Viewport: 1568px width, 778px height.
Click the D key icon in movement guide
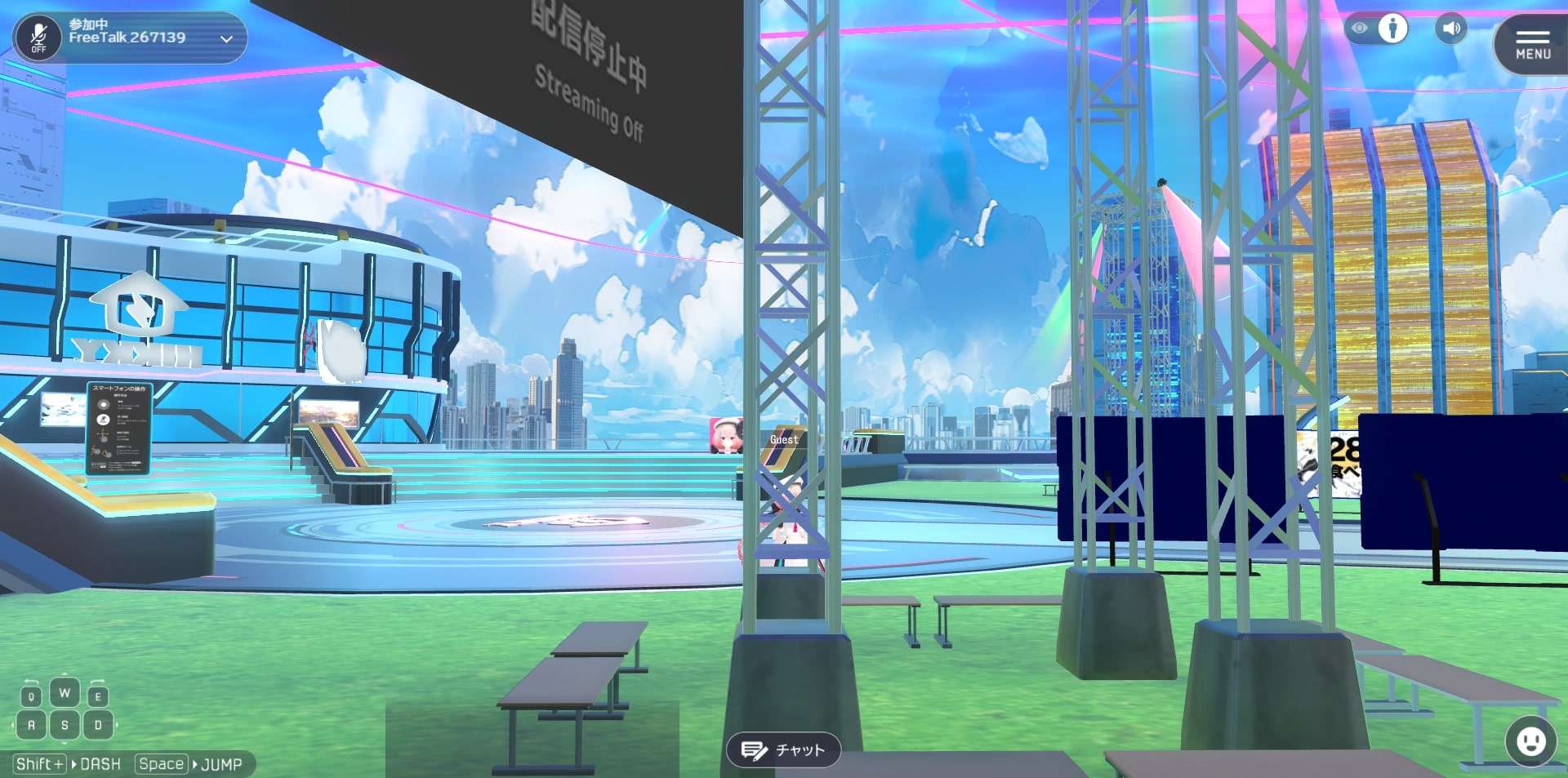click(x=97, y=725)
